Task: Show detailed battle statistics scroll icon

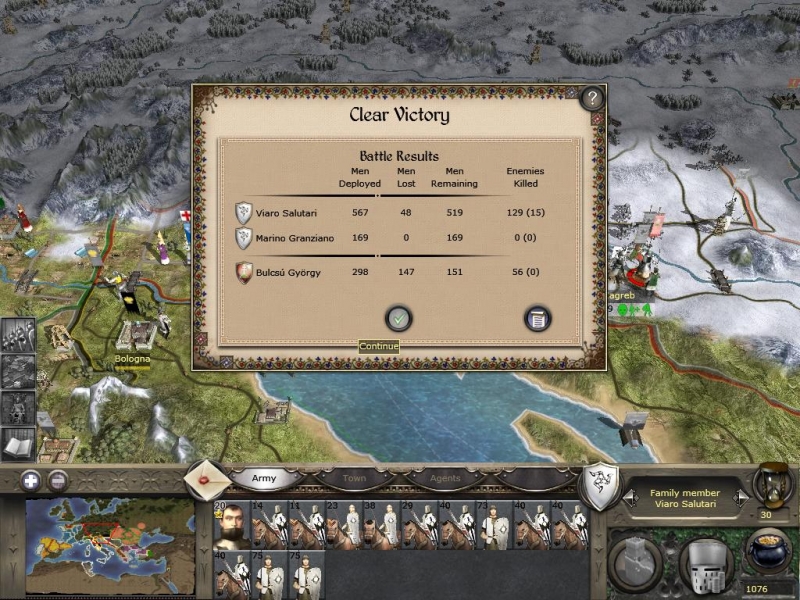Action: coord(538,319)
